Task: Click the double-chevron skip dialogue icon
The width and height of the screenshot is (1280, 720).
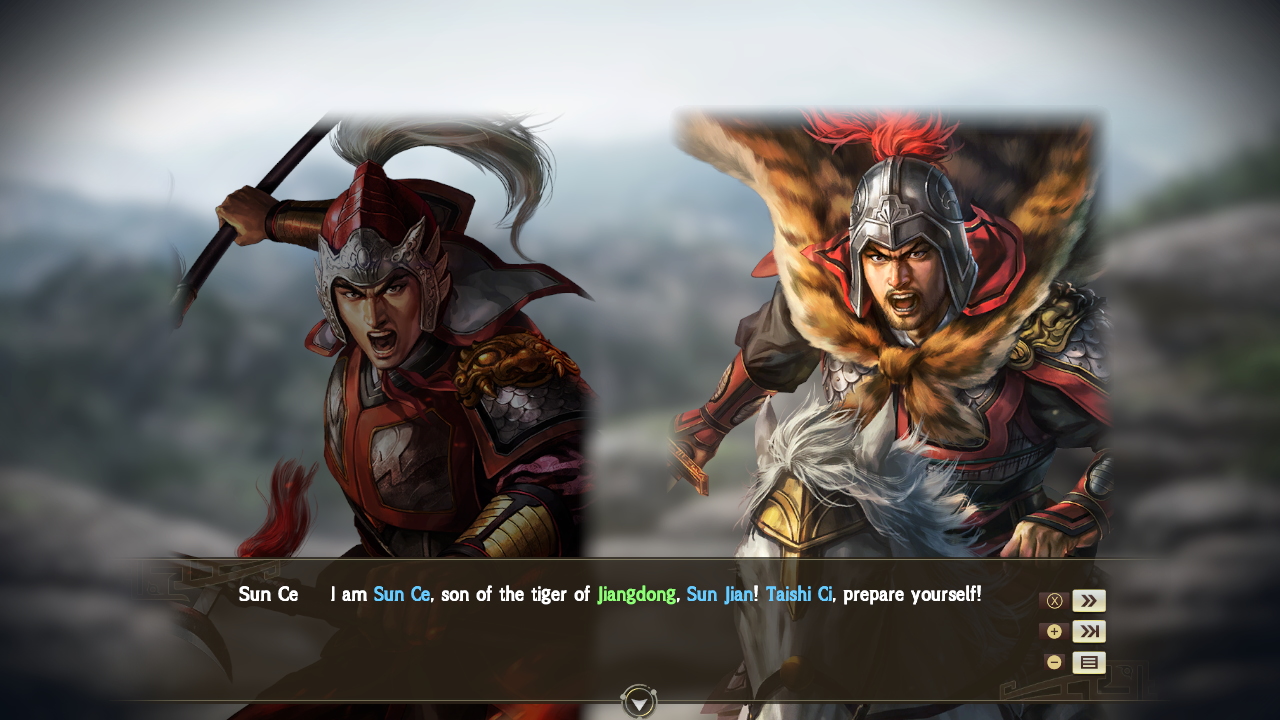Action: tap(1089, 600)
